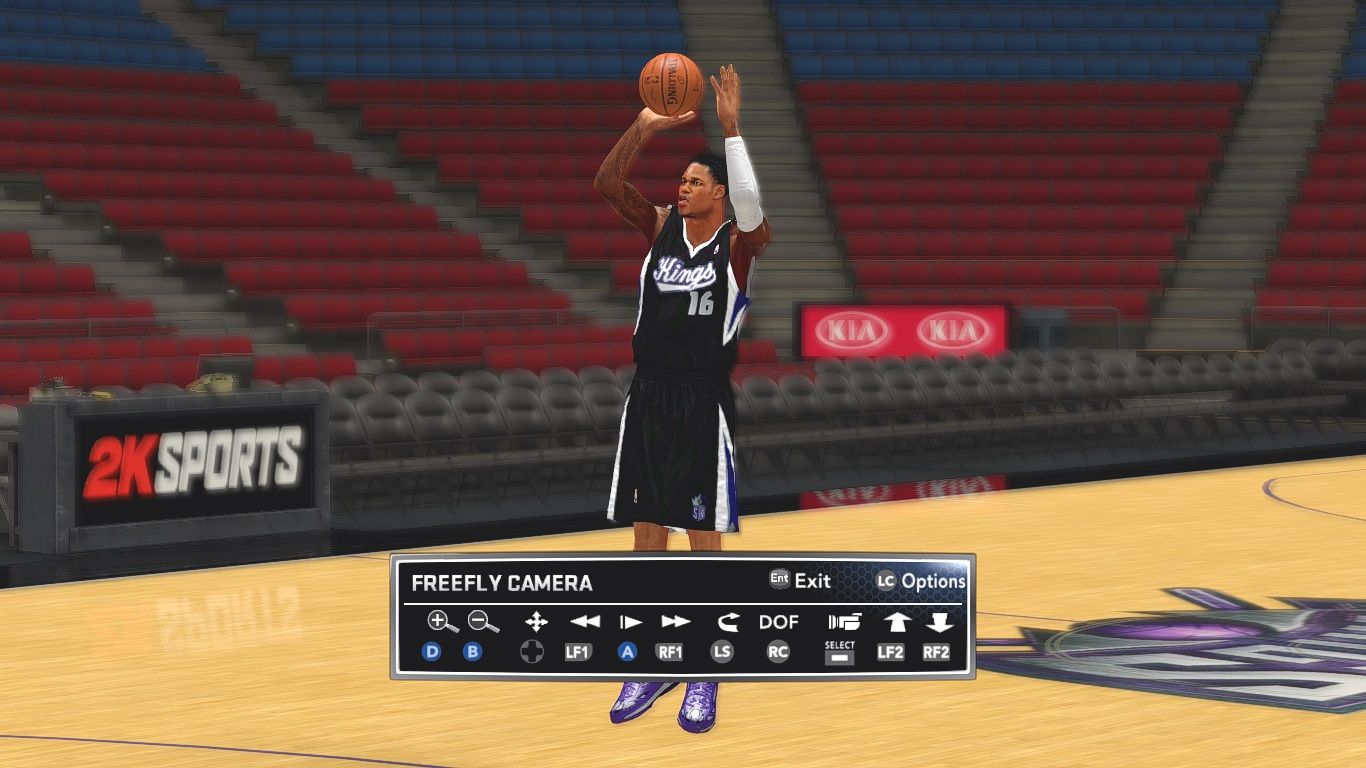Screen dimensions: 1366x768
Task: Play the replay
Action: click(630, 622)
